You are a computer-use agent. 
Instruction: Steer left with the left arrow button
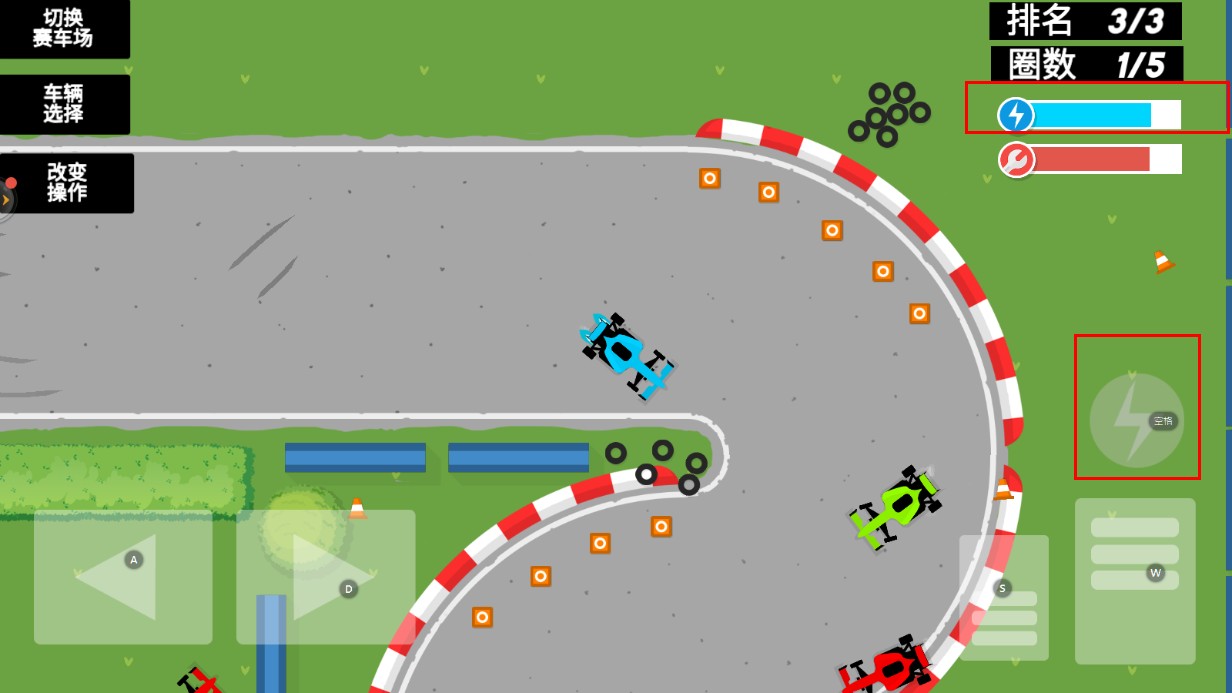click(123, 577)
